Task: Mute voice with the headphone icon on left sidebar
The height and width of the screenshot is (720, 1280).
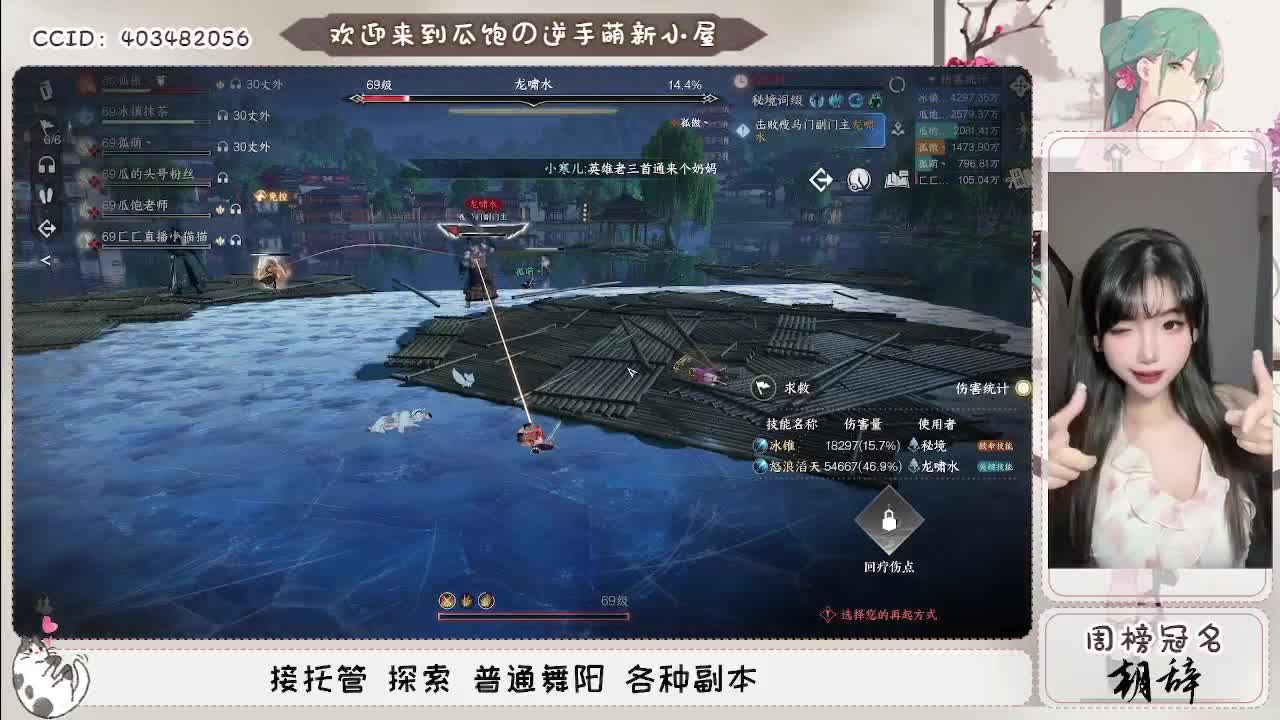Action: (x=48, y=163)
